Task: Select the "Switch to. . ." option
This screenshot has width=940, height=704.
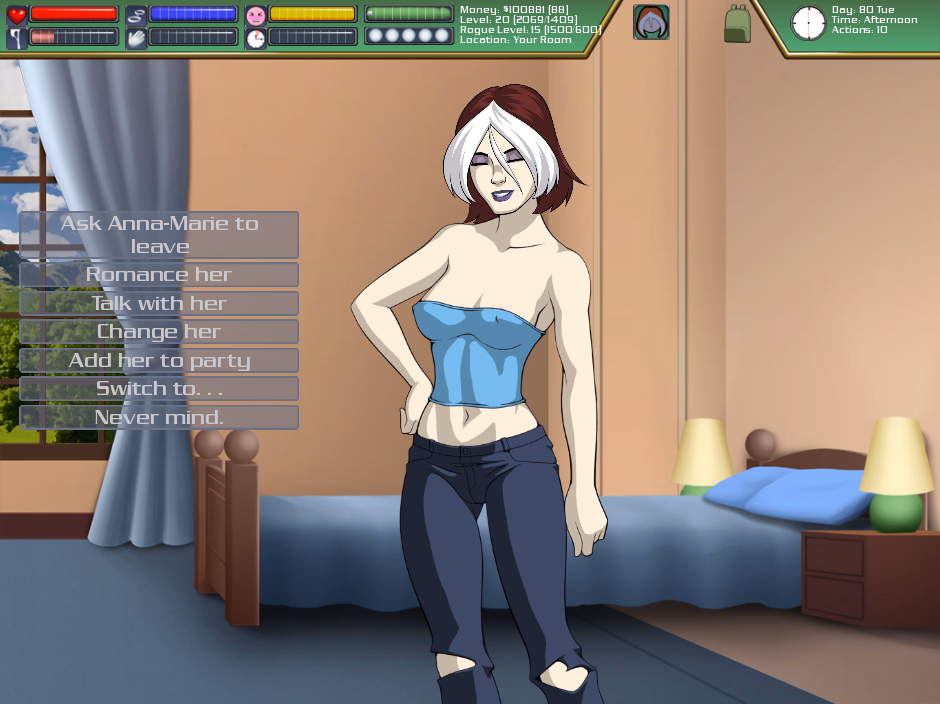Action: point(159,388)
